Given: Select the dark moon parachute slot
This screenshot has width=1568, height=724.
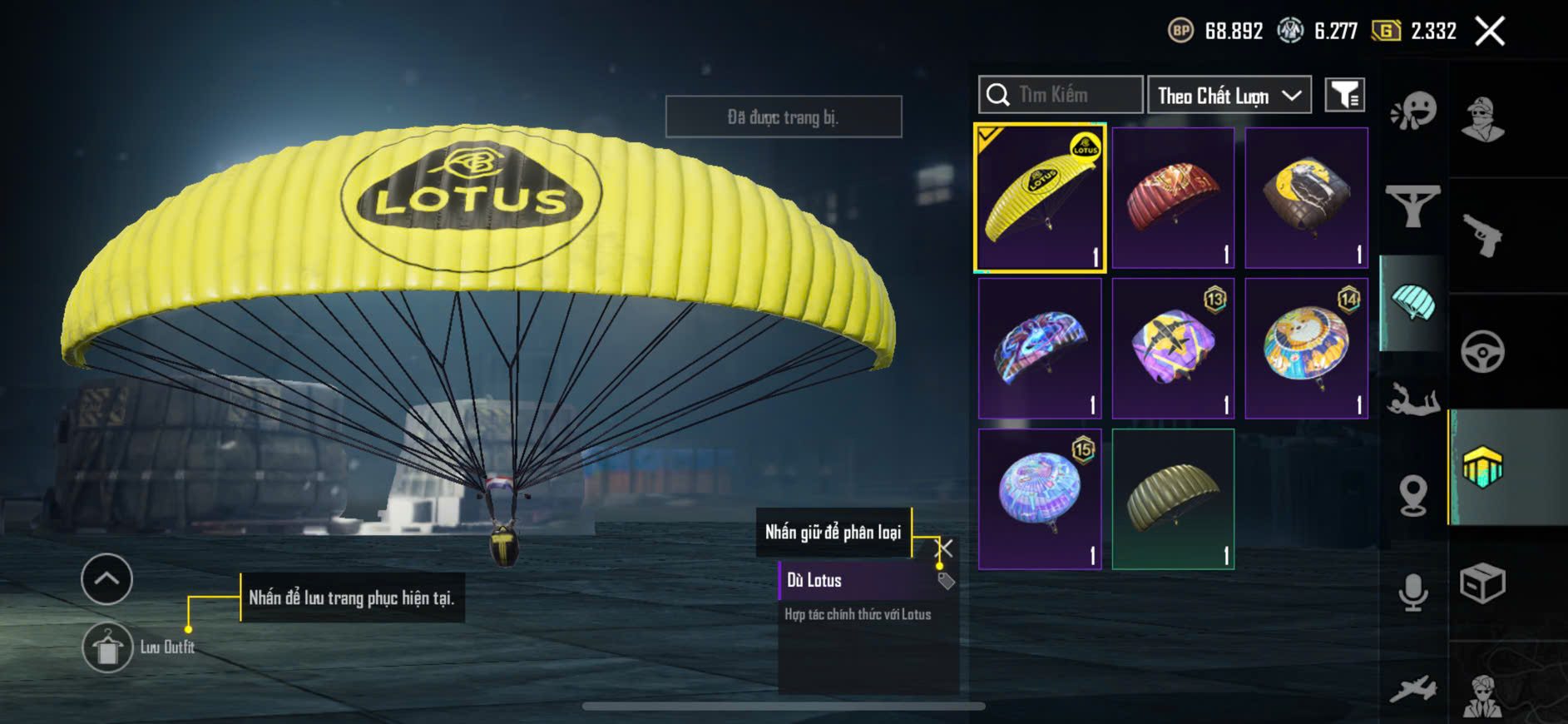Looking at the screenshot, I should coord(1306,198).
